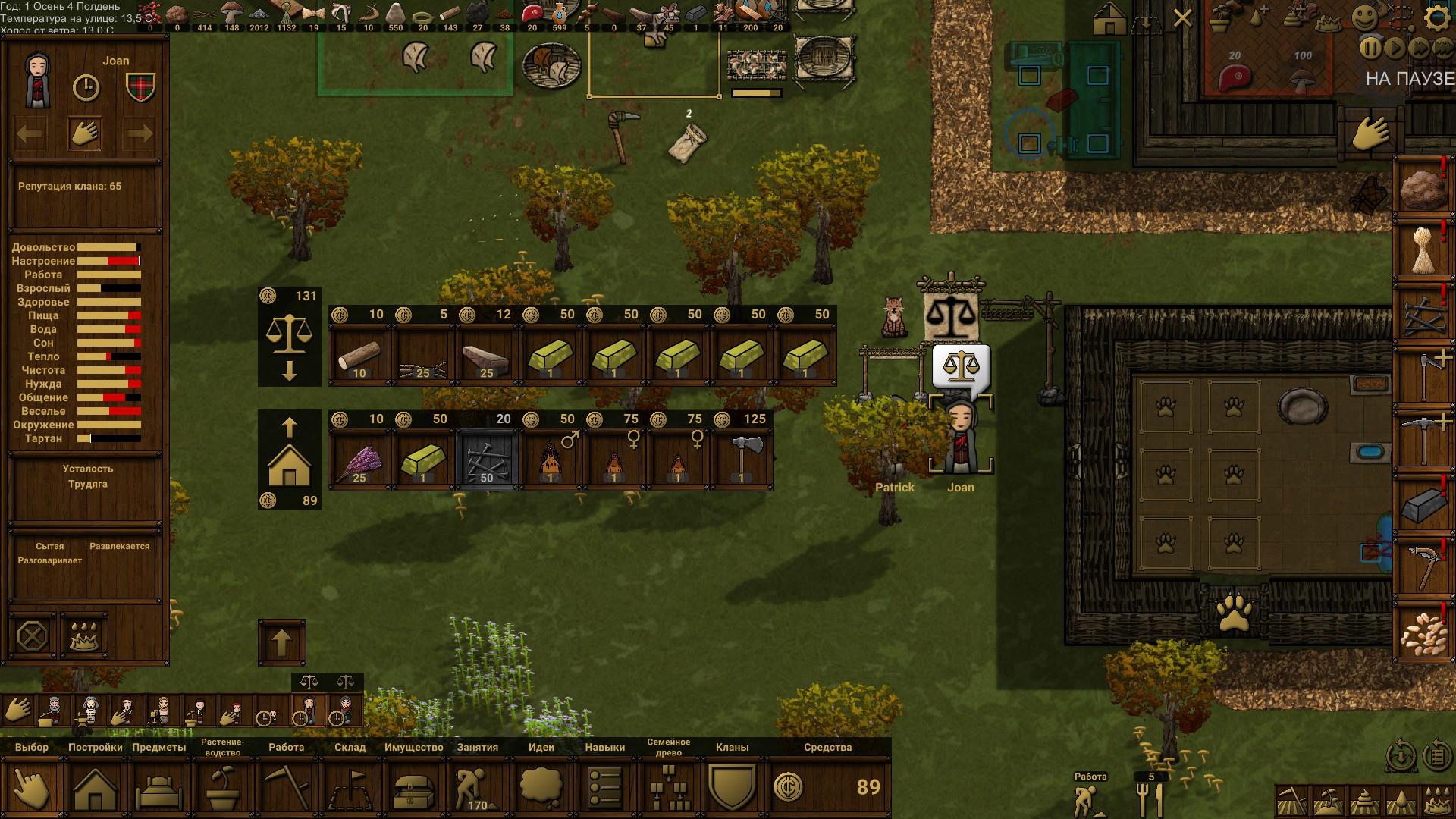The height and width of the screenshot is (819, 1456).
Task: Open the Предметы items menu
Action: pyautogui.click(x=159, y=789)
